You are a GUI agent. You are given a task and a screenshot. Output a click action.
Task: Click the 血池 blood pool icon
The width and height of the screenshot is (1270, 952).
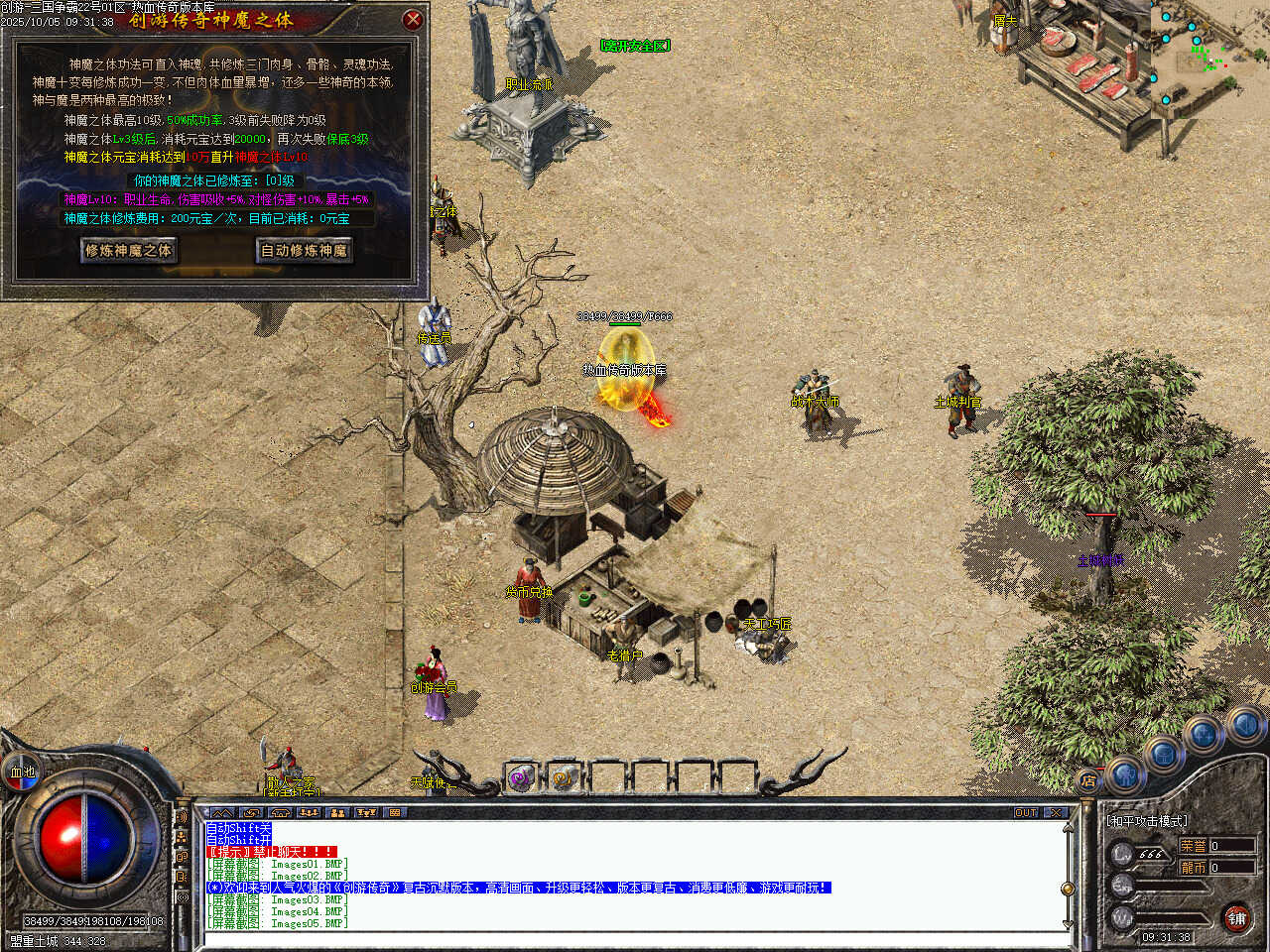coord(22,772)
